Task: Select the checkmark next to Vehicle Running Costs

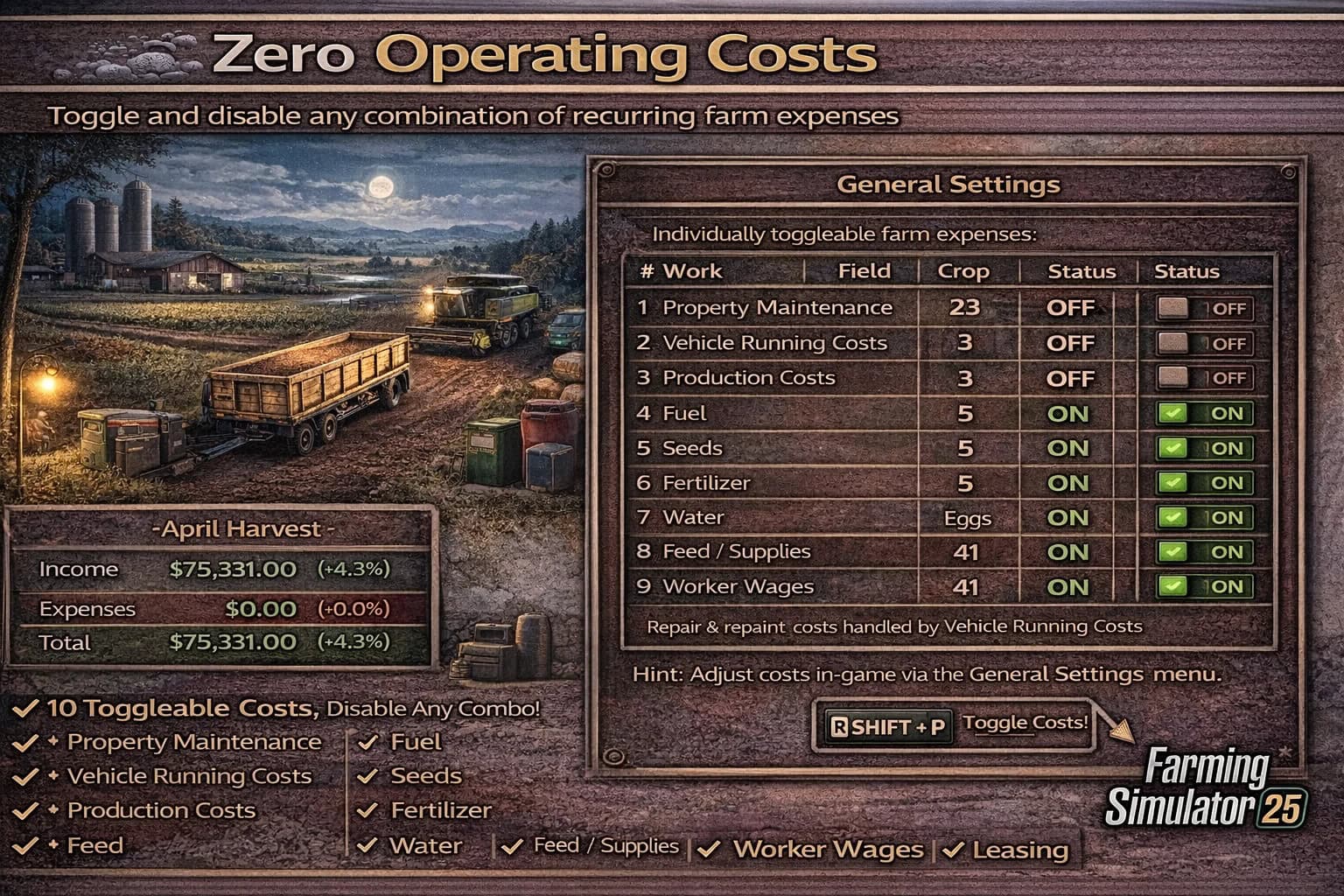Action: click(x=25, y=776)
